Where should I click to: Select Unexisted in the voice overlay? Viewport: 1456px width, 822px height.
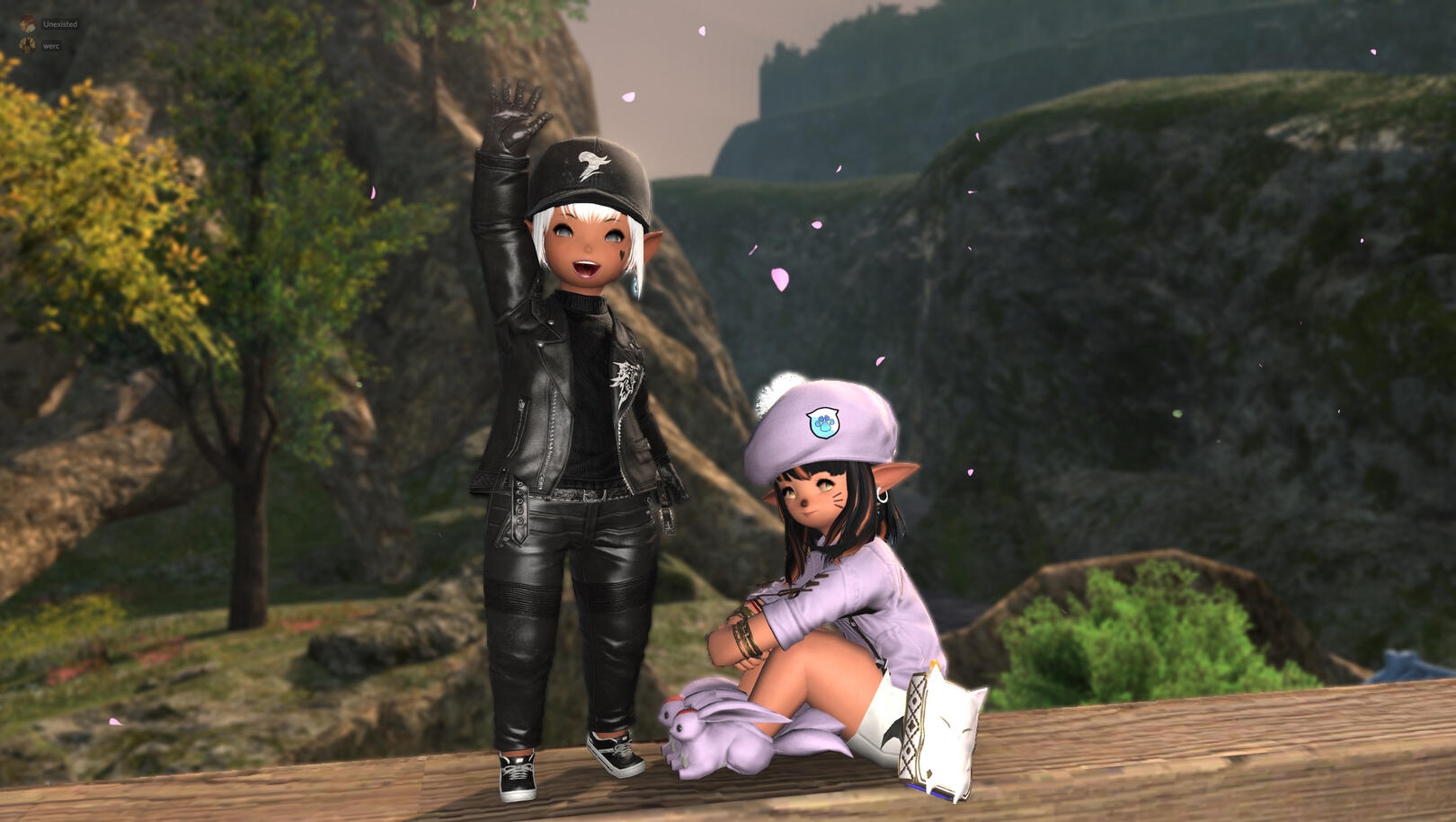[x=59, y=24]
